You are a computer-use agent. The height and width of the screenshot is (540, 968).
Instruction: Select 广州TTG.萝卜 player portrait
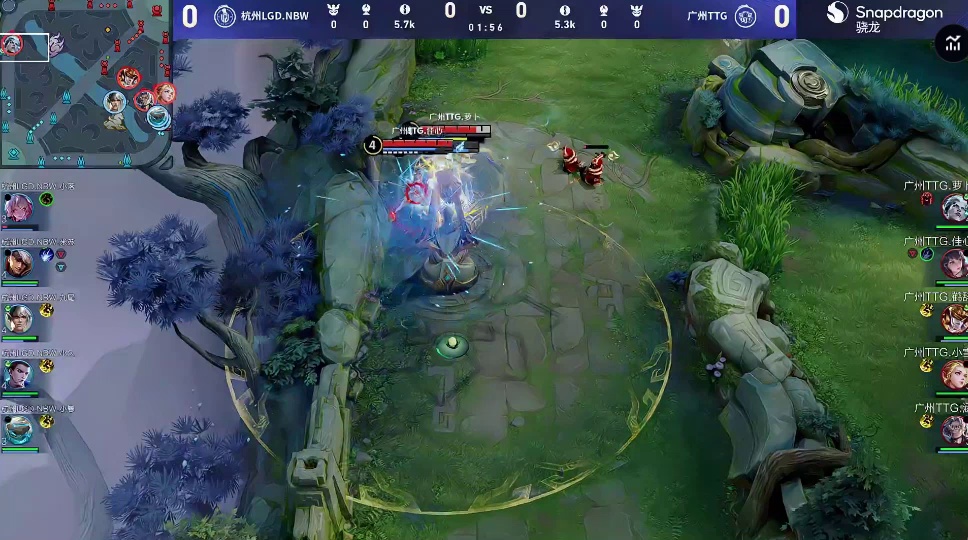click(x=953, y=208)
